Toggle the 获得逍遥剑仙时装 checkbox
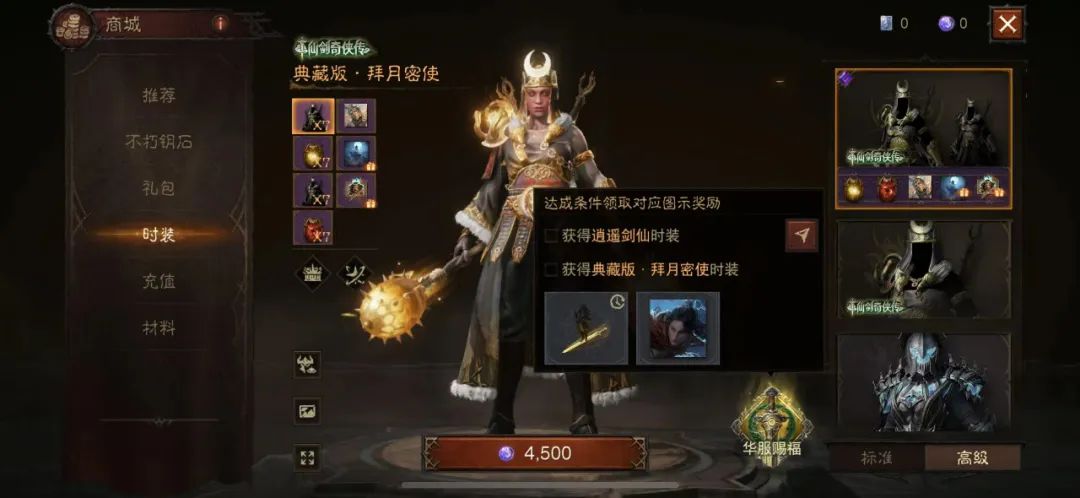Image resolution: width=1080 pixels, height=498 pixels. (551, 236)
